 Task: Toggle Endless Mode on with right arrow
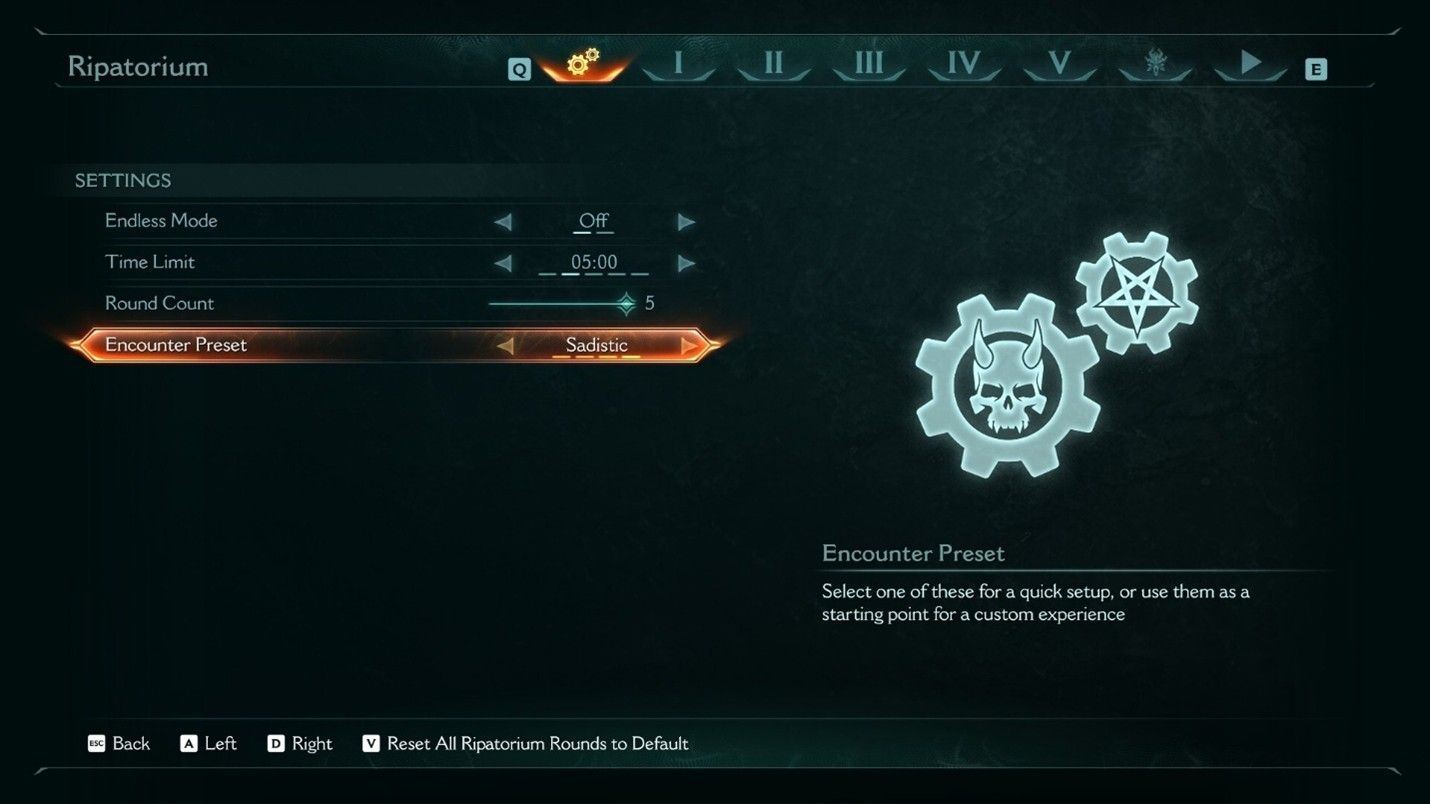pos(686,221)
